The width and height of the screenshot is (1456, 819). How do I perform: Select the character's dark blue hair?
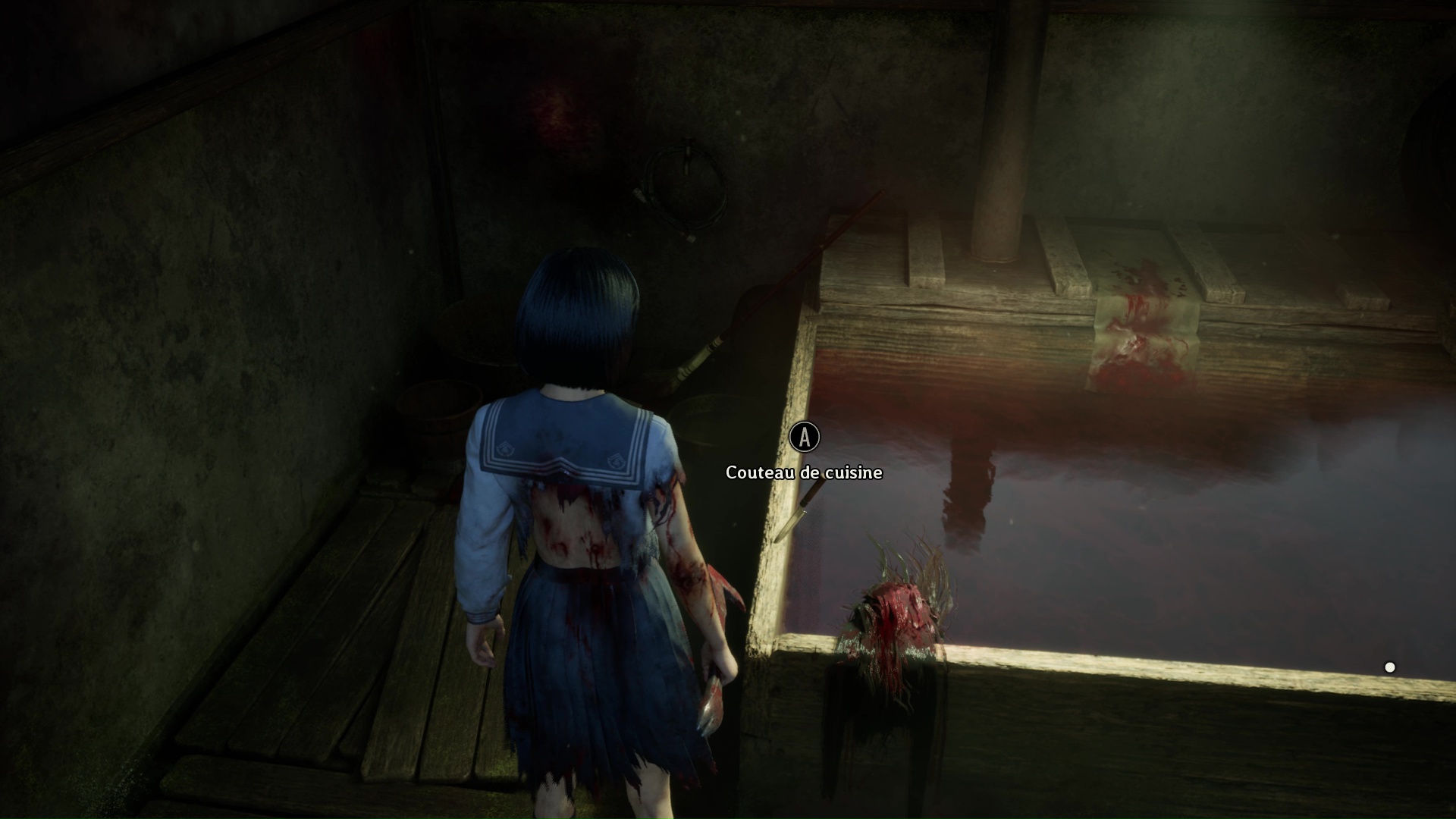[576, 318]
